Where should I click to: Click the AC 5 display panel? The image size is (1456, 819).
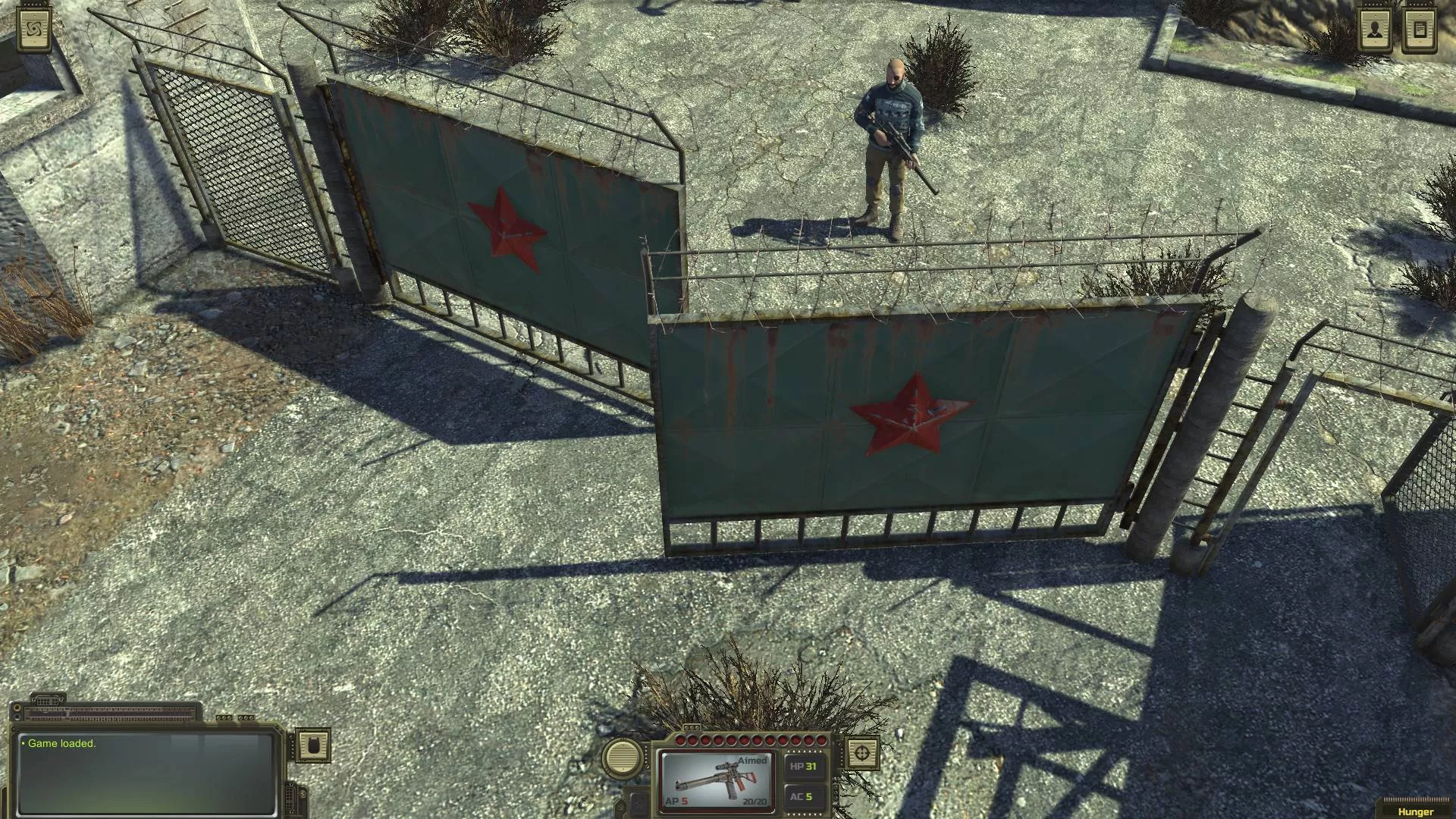pyautogui.click(x=804, y=796)
